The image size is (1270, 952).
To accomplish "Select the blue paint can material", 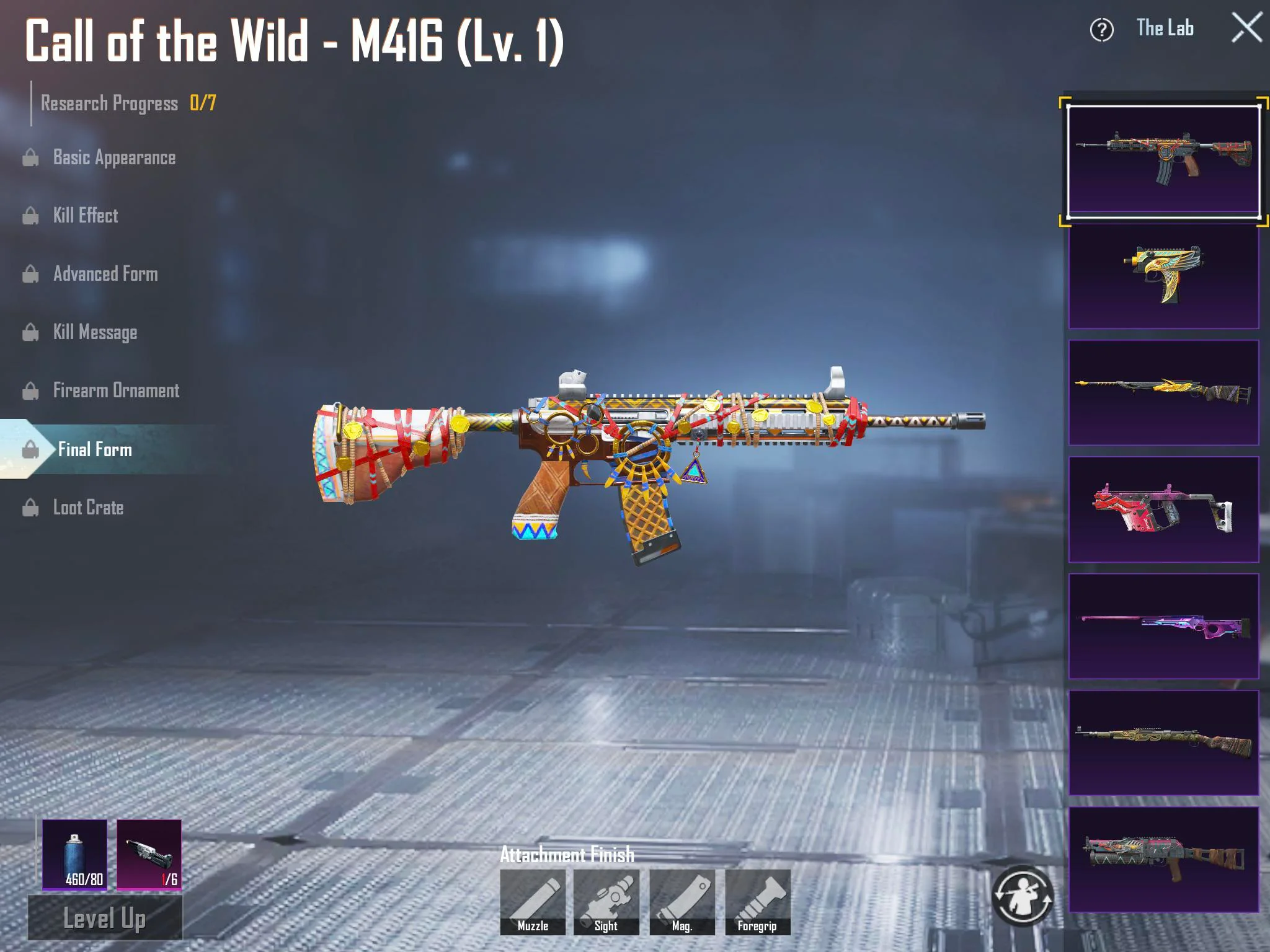I will point(75,855).
